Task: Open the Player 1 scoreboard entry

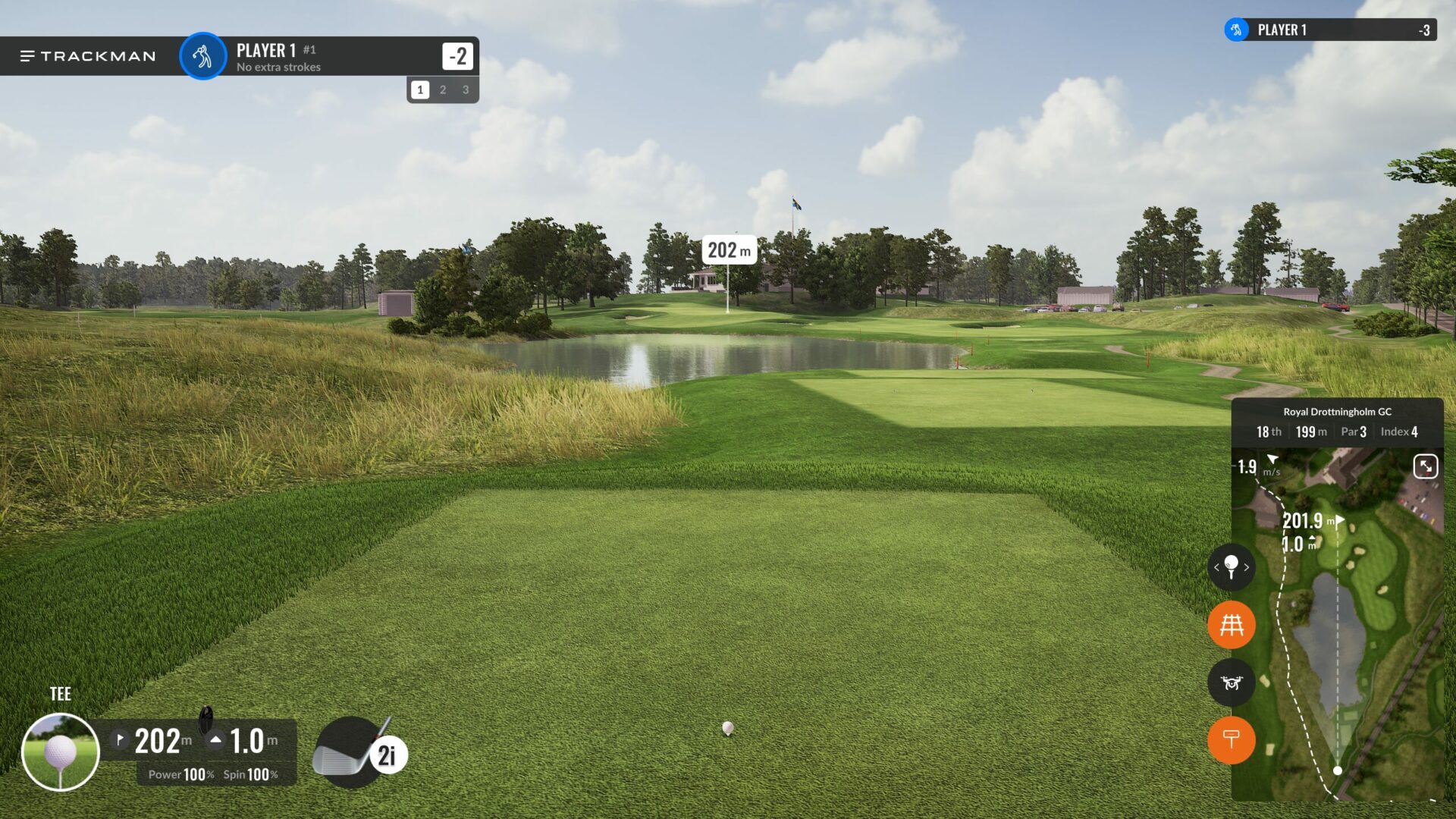Action: point(1331,30)
